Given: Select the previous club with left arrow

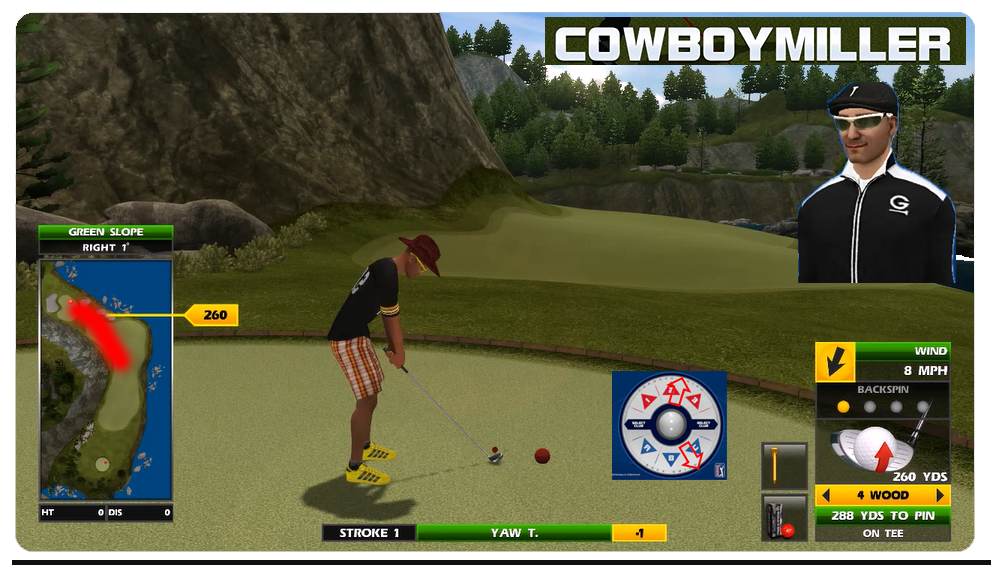Looking at the screenshot, I should (824, 495).
